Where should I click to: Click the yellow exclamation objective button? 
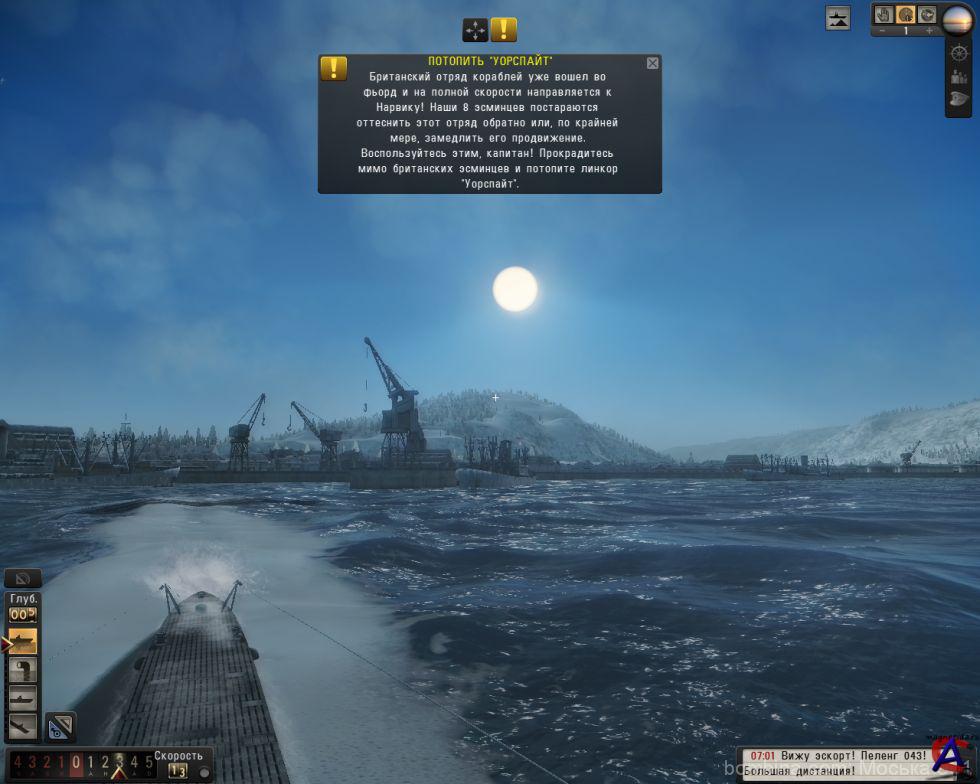coord(504,30)
